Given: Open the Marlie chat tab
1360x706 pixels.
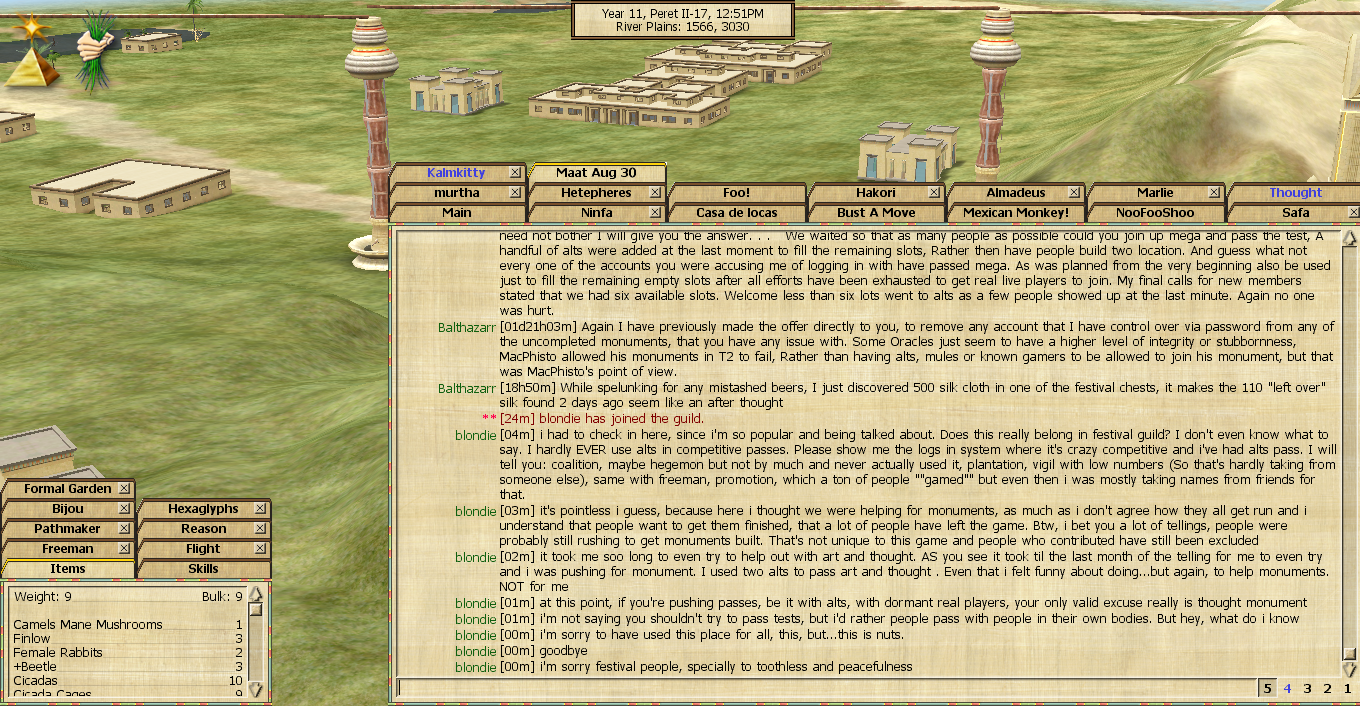Looking at the screenshot, I should click(x=1155, y=193).
